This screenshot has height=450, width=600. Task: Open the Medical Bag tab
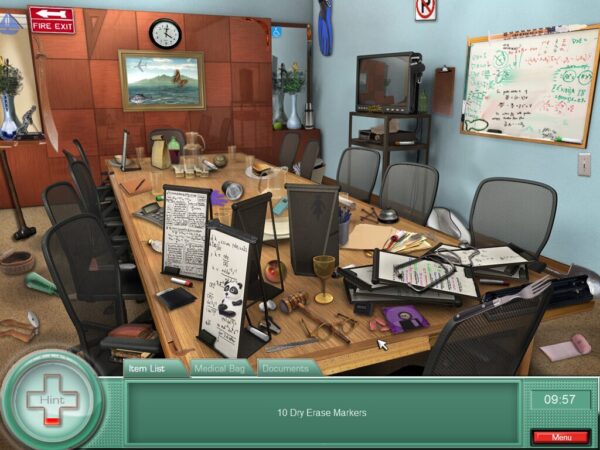[222, 368]
